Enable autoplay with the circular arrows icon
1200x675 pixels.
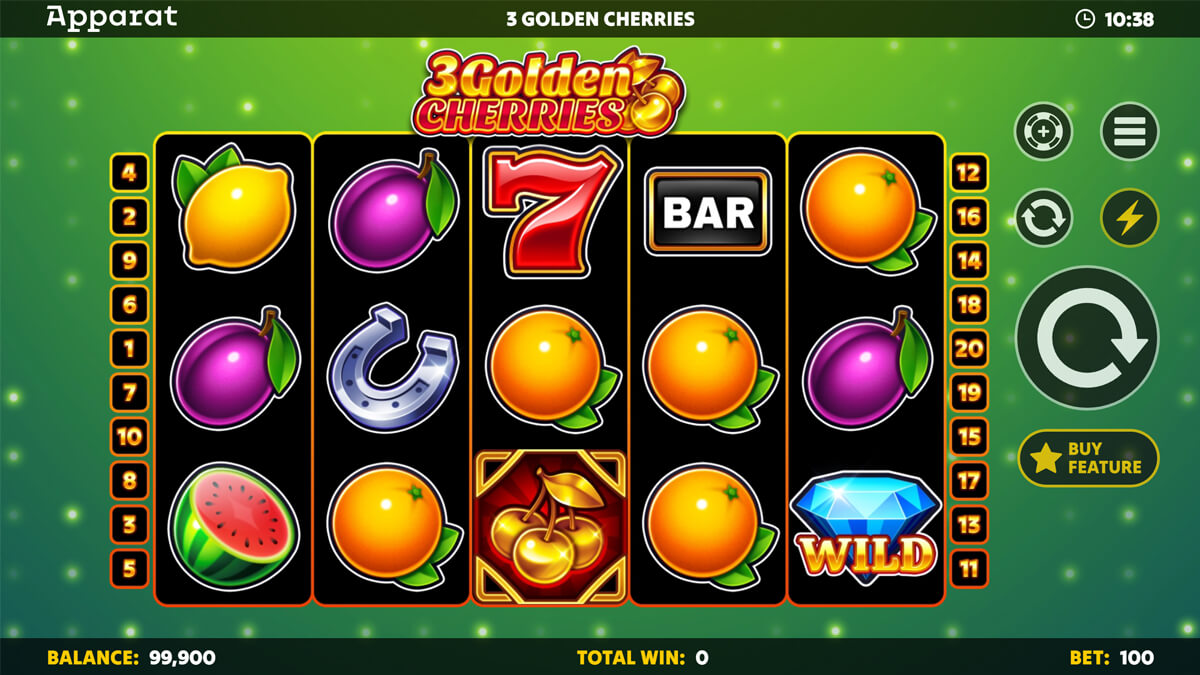[x=1043, y=218]
